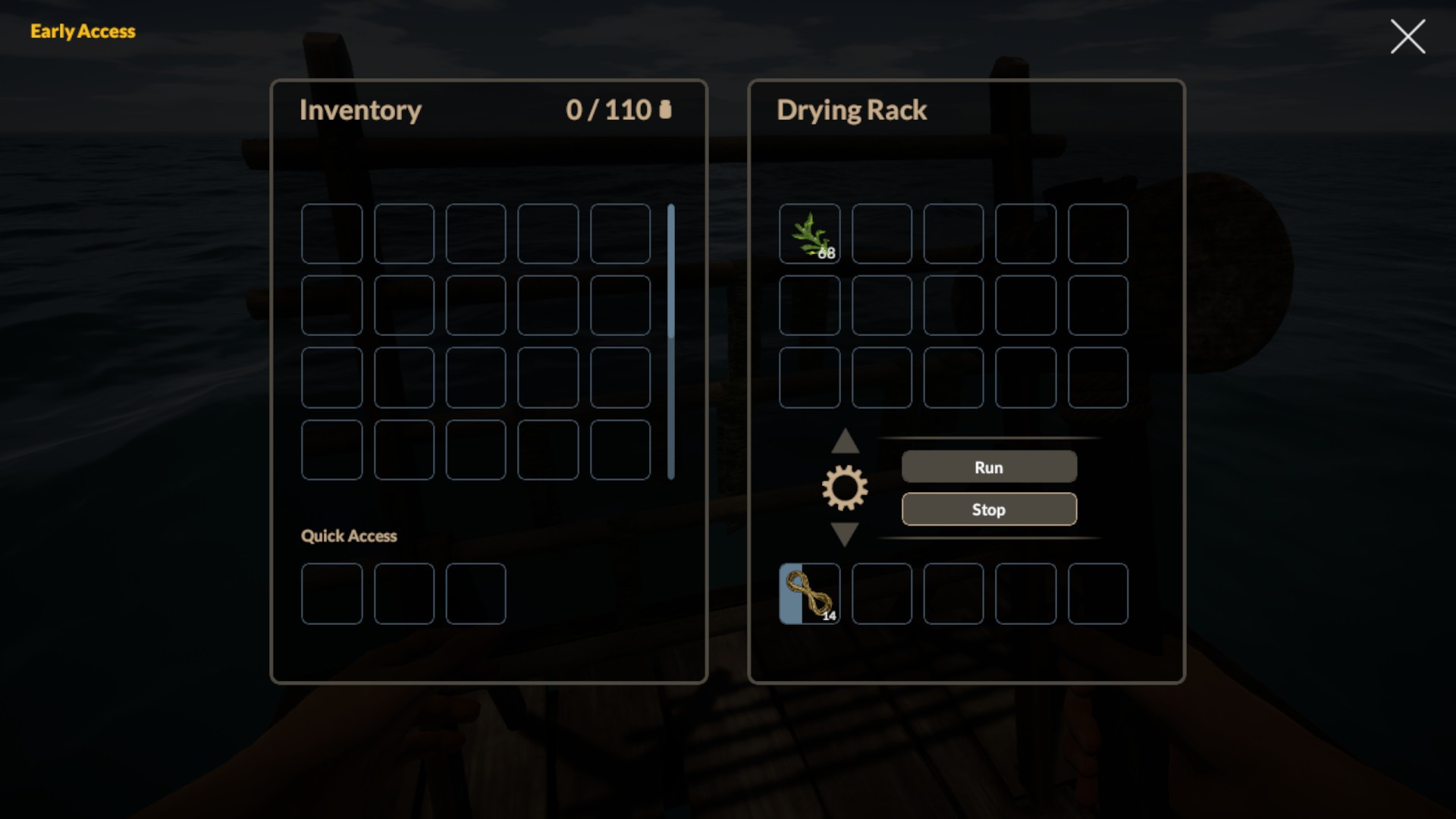This screenshot has width=1456, height=819.
Task: Click the down arrow below the gear
Action: (x=844, y=533)
